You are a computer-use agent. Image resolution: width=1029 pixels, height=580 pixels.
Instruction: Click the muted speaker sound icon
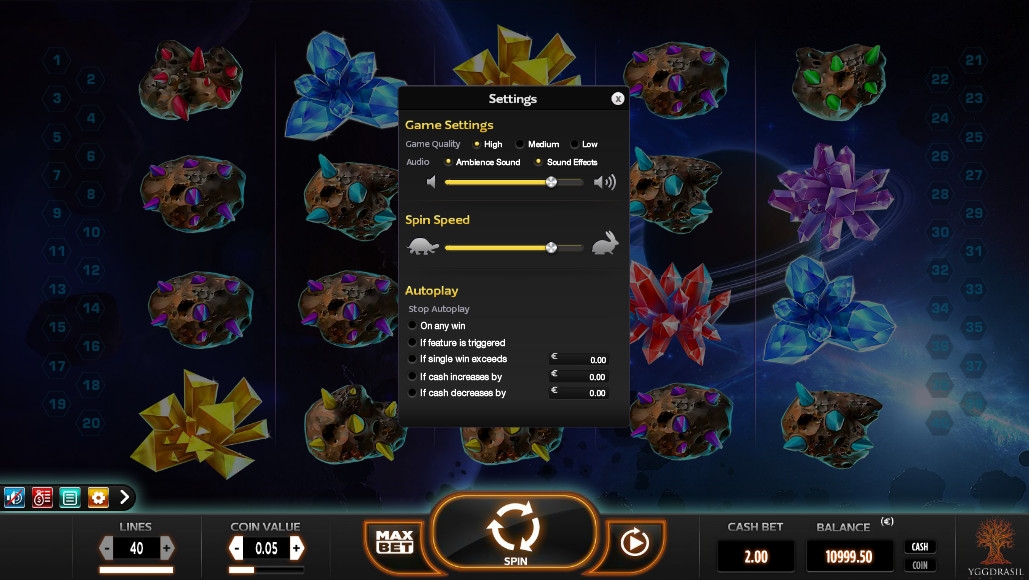[15, 497]
